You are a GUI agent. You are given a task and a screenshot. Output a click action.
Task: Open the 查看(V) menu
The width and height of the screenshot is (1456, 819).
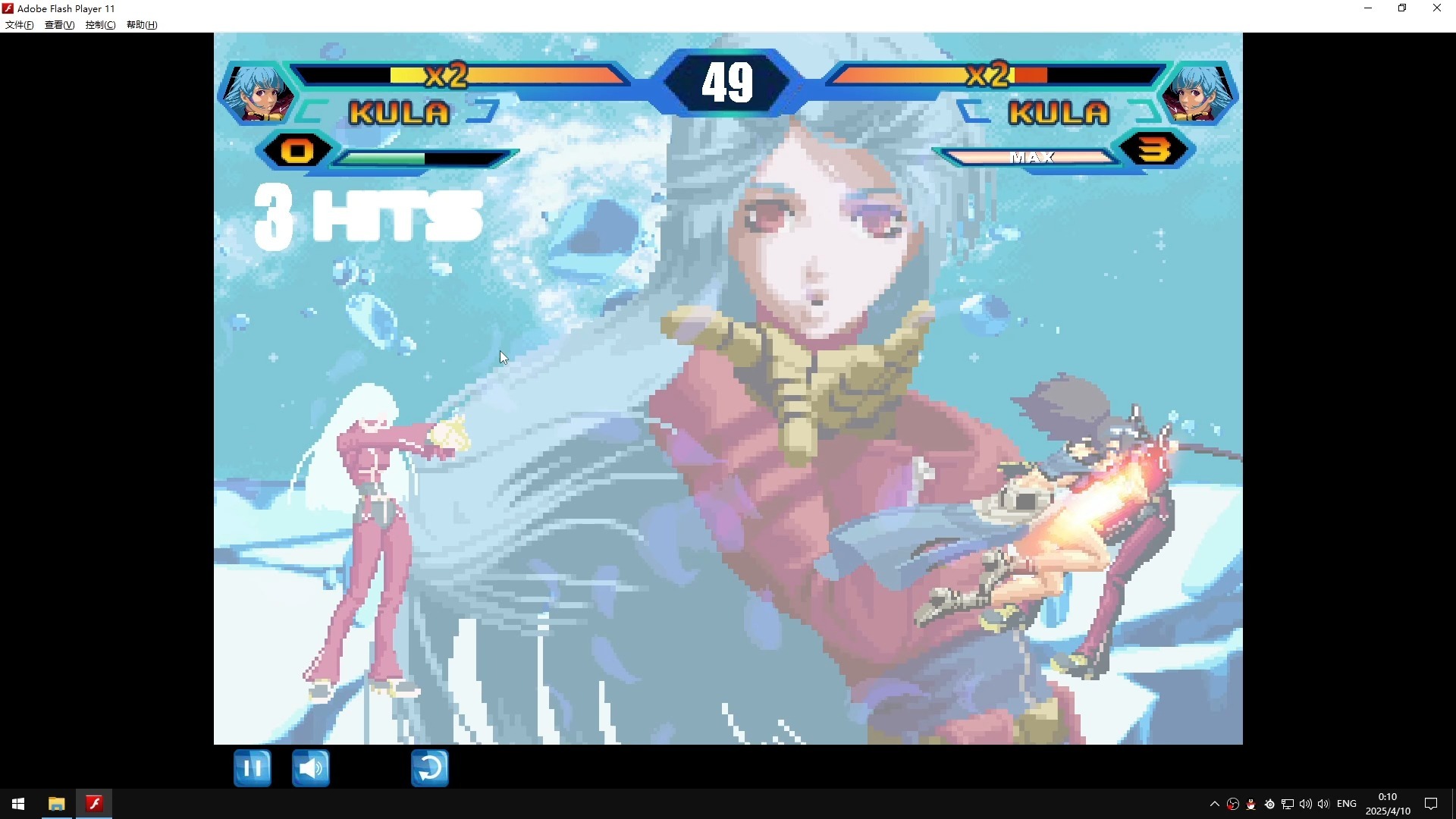pyautogui.click(x=59, y=25)
